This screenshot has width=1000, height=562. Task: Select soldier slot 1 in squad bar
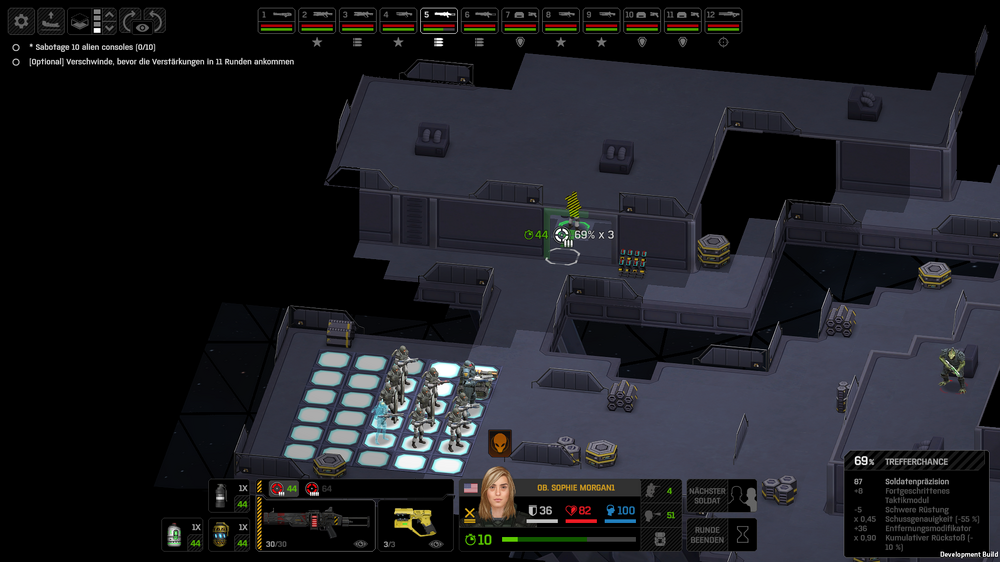tap(277, 20)
